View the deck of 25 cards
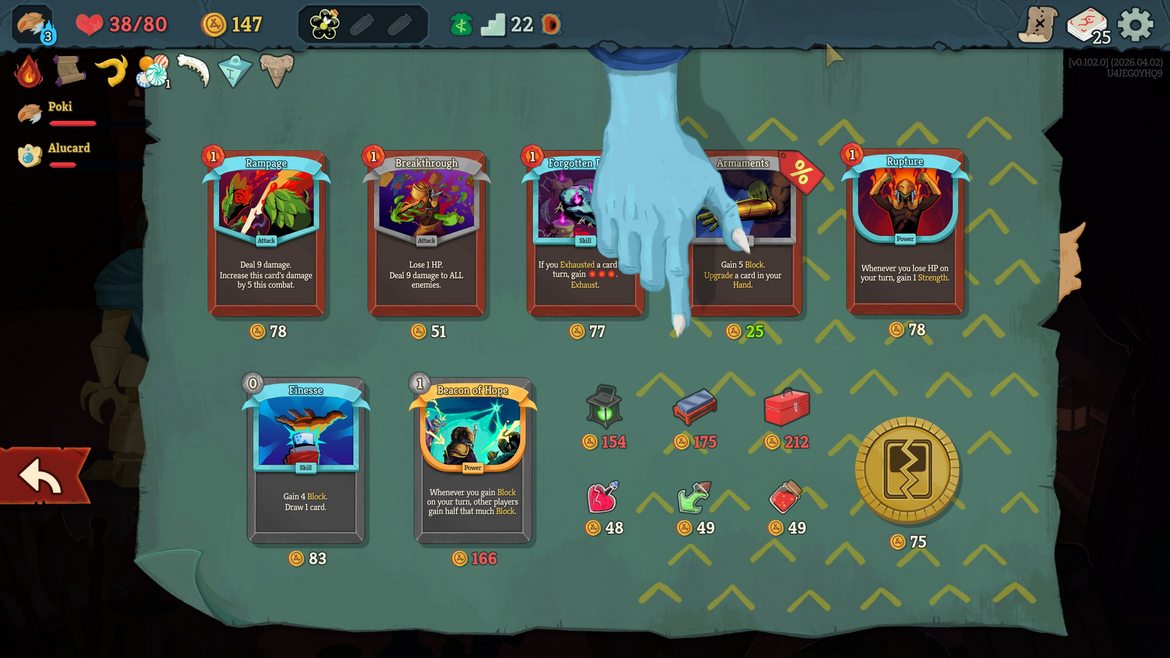Screen dimensions: 1170x658 pyautogui.click(x=1087, y=24)
